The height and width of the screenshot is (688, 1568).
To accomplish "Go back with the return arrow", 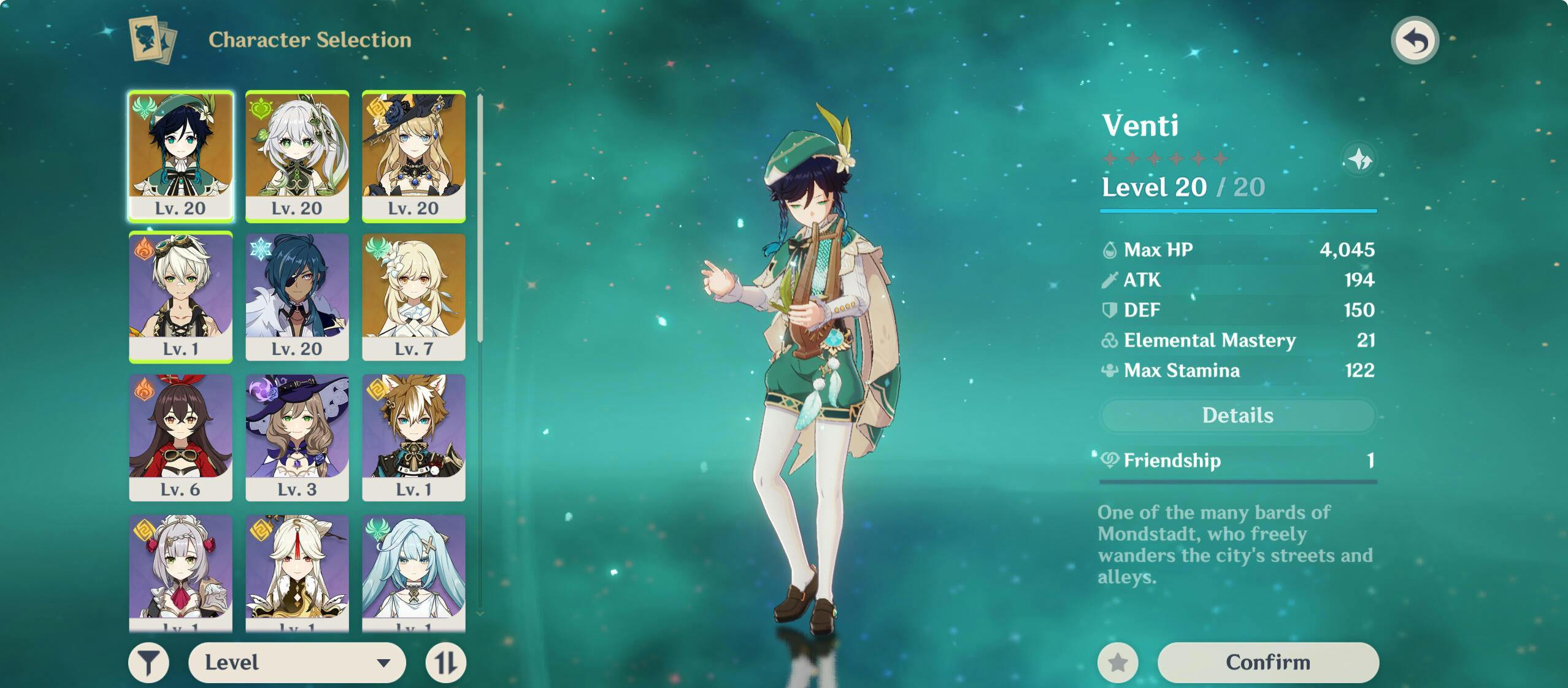I will 1415,40.
